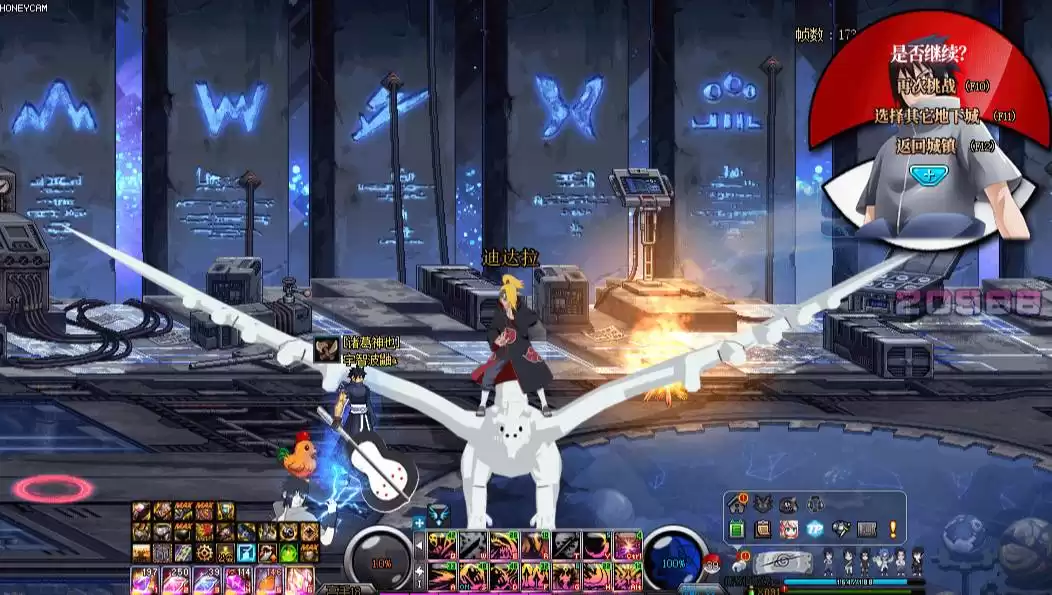This screenshot has height=595, width=1052.
Task: Open the green calendar icon
Action: [x=738, y=529]
